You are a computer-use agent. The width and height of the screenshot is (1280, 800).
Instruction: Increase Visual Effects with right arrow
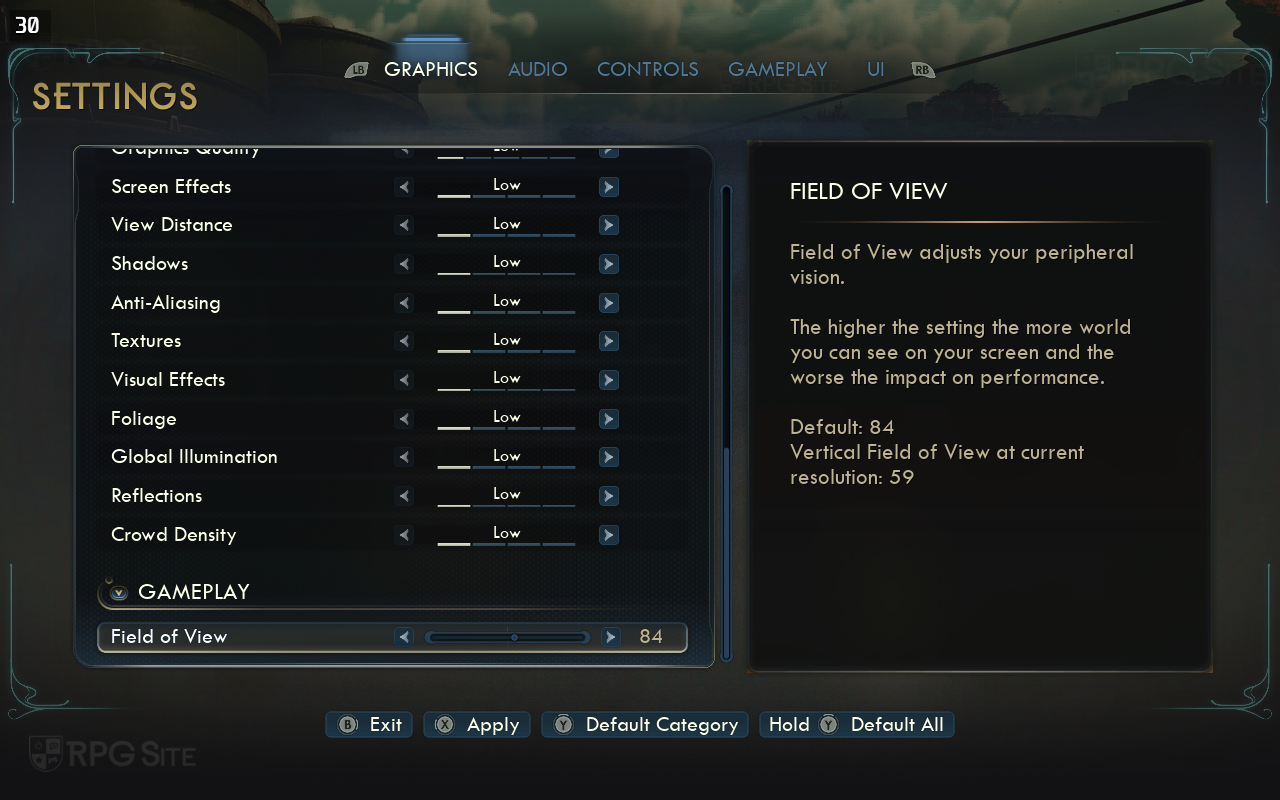[608, 380]
